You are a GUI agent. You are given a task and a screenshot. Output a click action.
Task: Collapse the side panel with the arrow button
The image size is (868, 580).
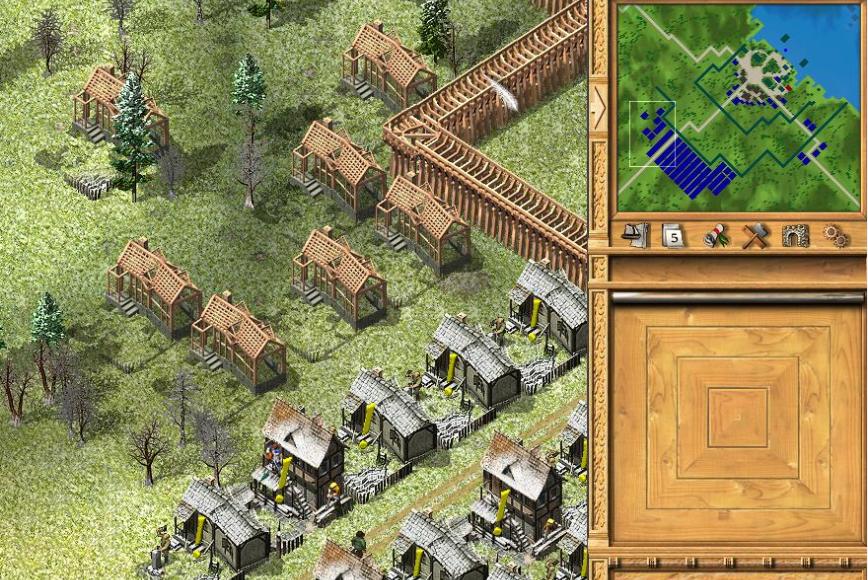(x=599, y=107)
